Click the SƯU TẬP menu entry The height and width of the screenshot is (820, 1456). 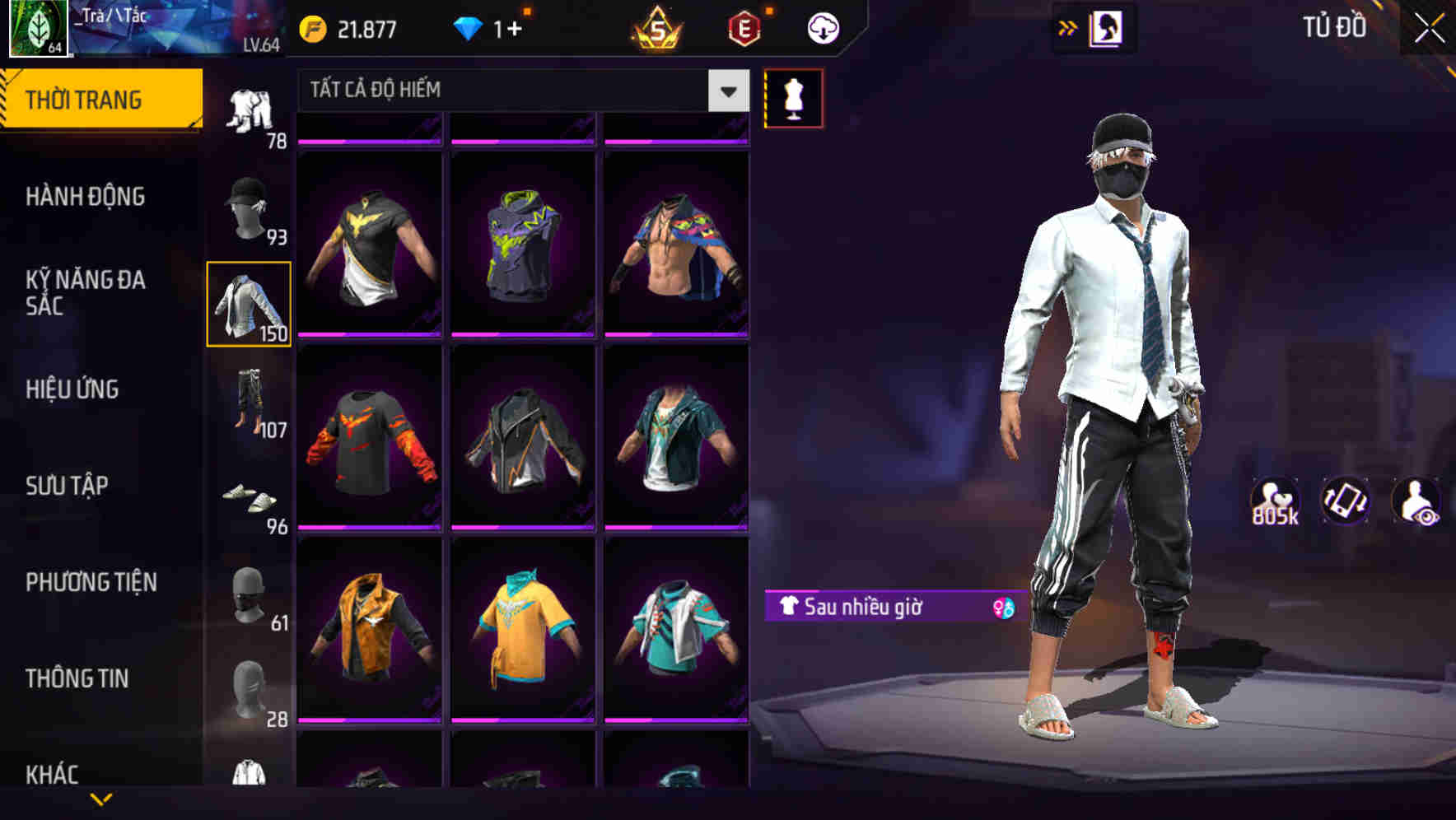tap(68, 486)
